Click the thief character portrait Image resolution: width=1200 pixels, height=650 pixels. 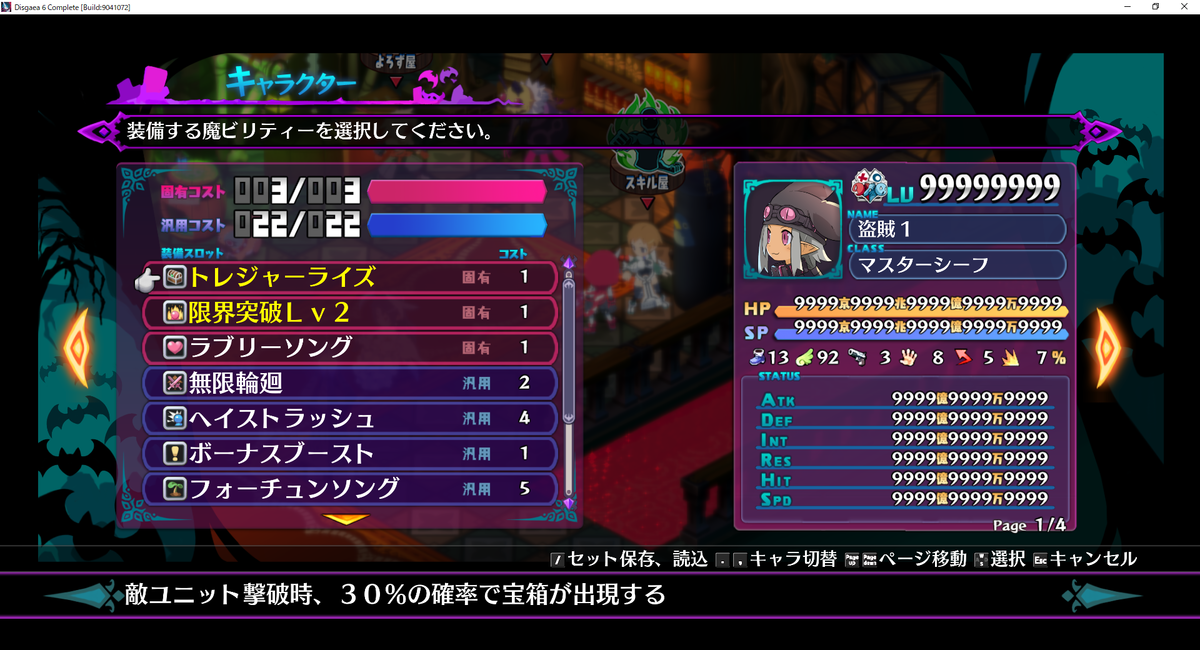point(792,230)
